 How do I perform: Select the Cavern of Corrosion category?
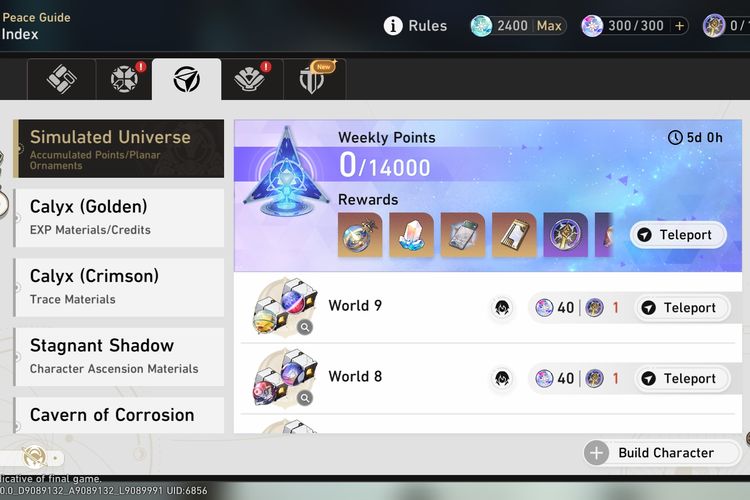pos(118,415)
